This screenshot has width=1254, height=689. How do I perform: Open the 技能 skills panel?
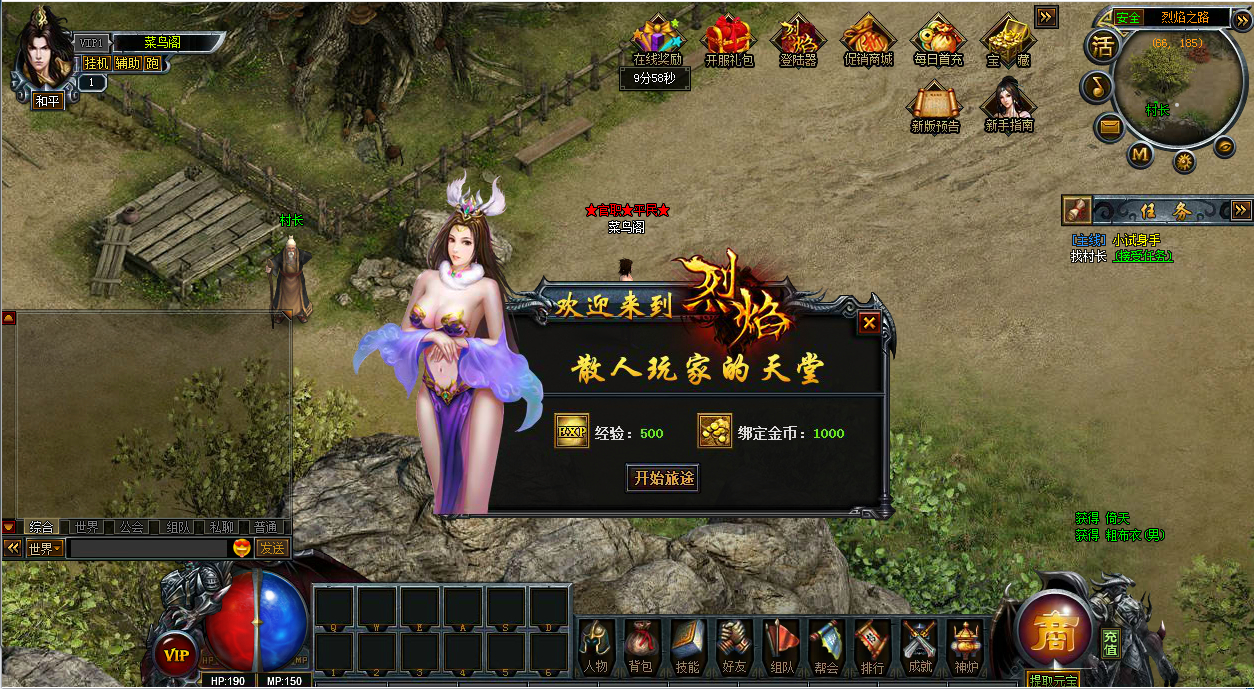click(x=687, y=645)
